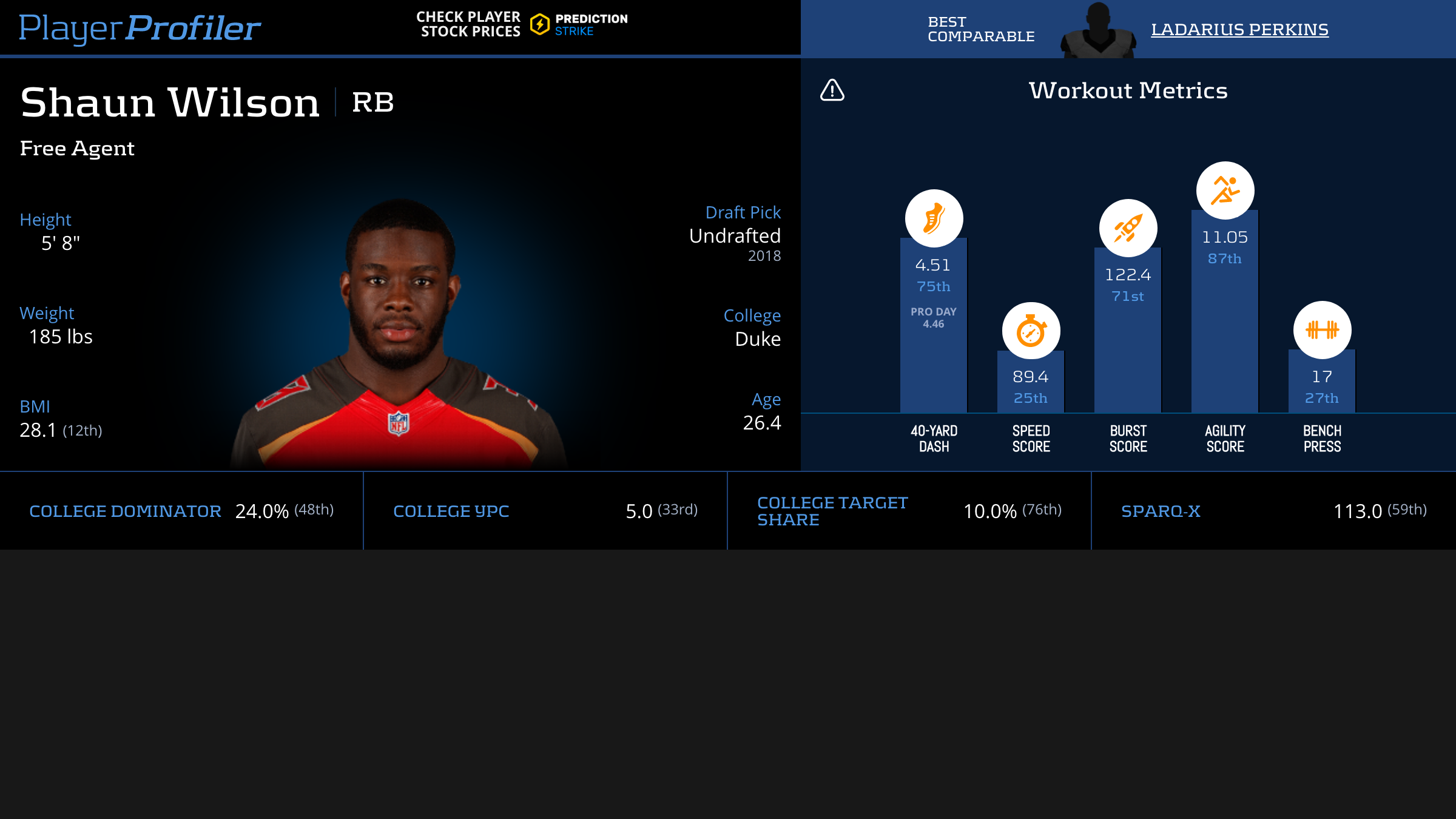Click the warning triangle icon

pos(832,90)
